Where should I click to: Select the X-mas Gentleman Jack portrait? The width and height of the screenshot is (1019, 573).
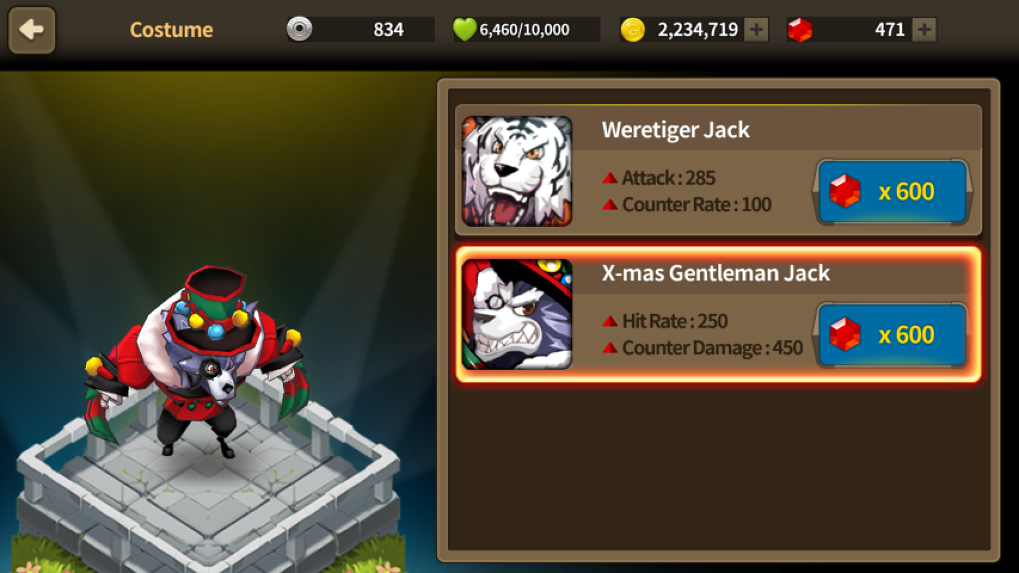(x=517, y=314)
